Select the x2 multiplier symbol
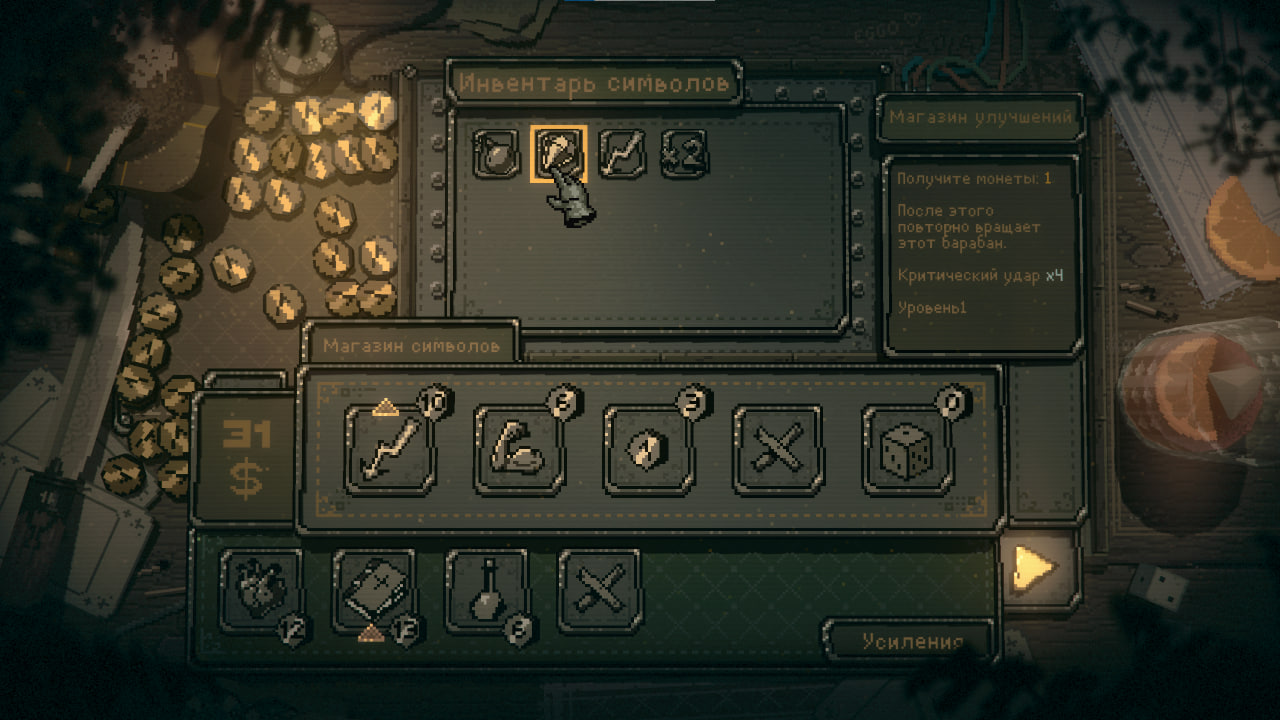This screenshot has height=720, width=1280. pos(684,154)
